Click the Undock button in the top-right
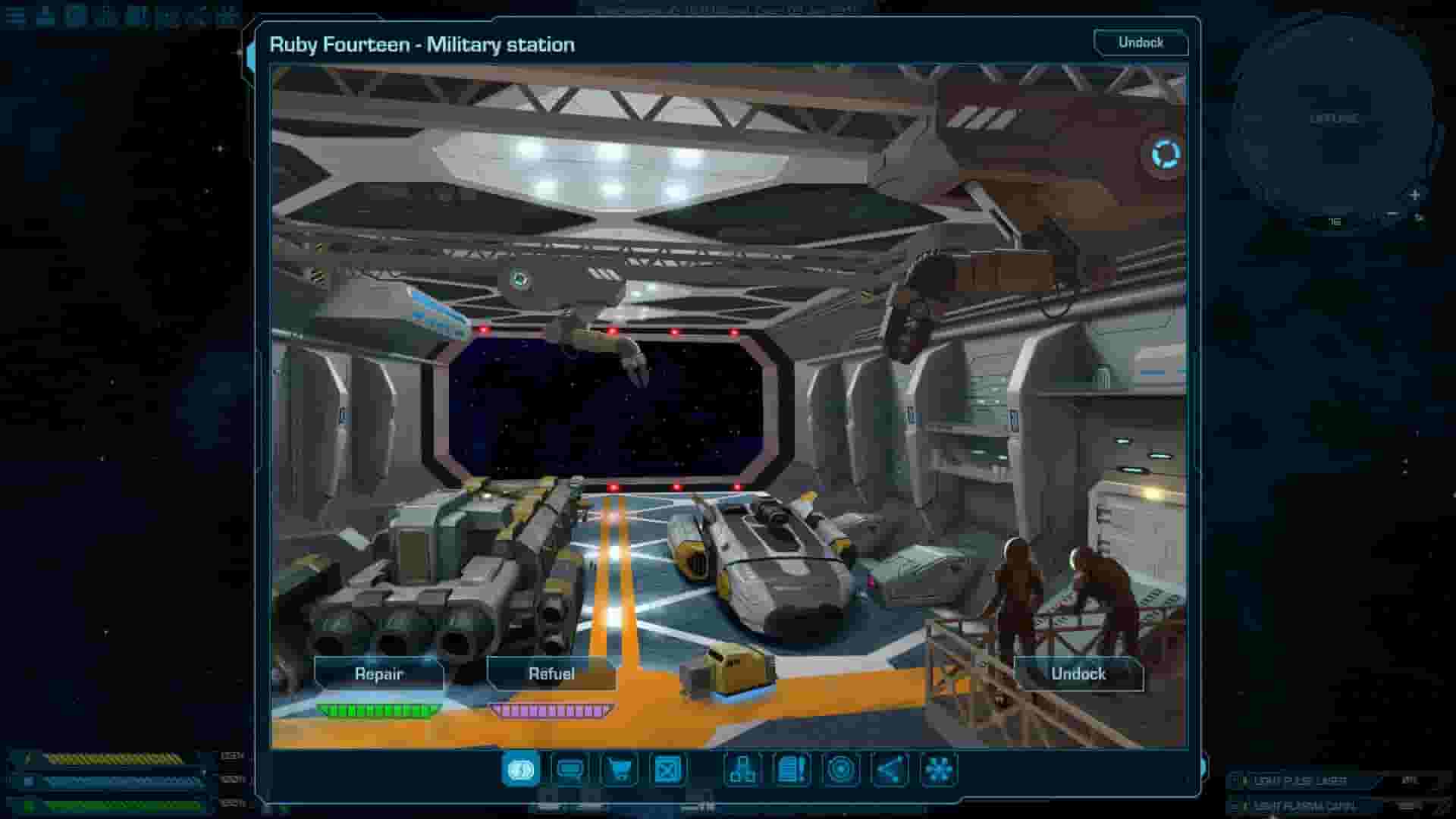 (1142, 43)
